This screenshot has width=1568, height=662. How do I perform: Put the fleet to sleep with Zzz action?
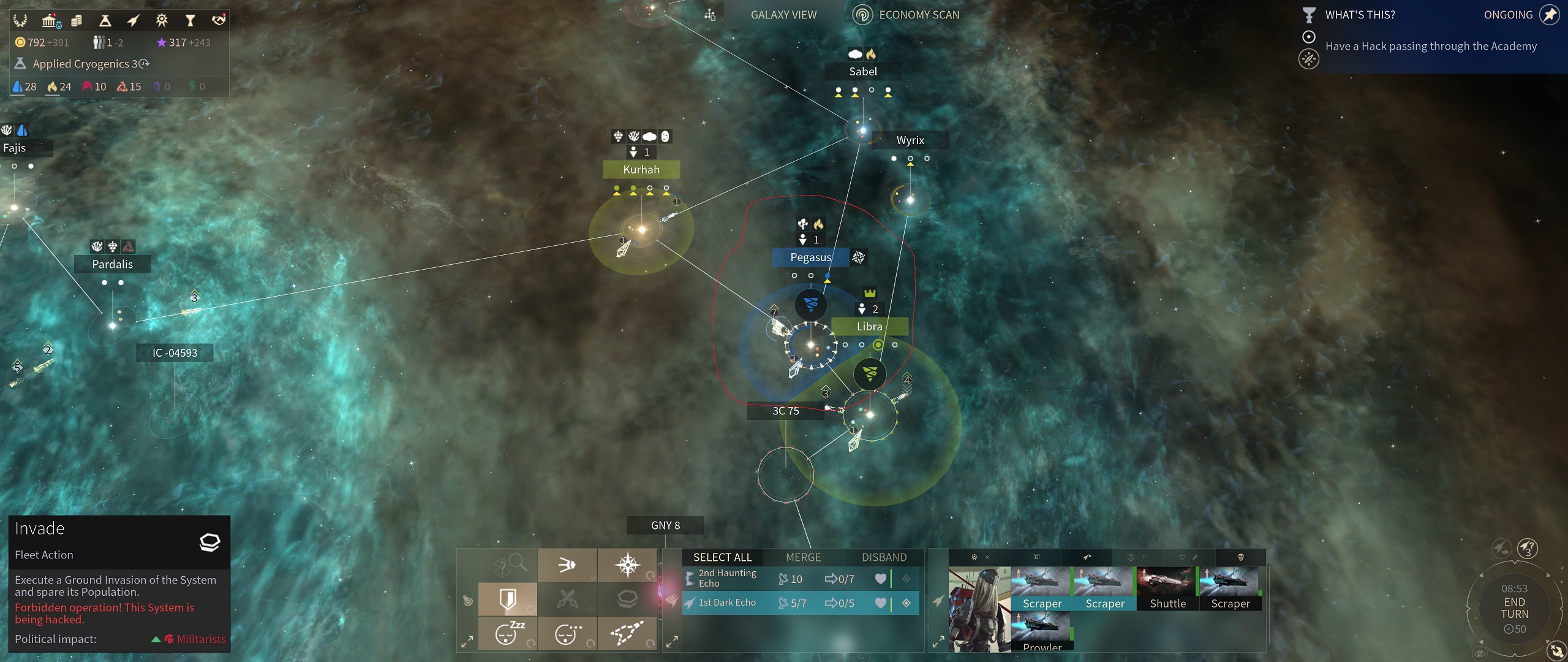508,633
